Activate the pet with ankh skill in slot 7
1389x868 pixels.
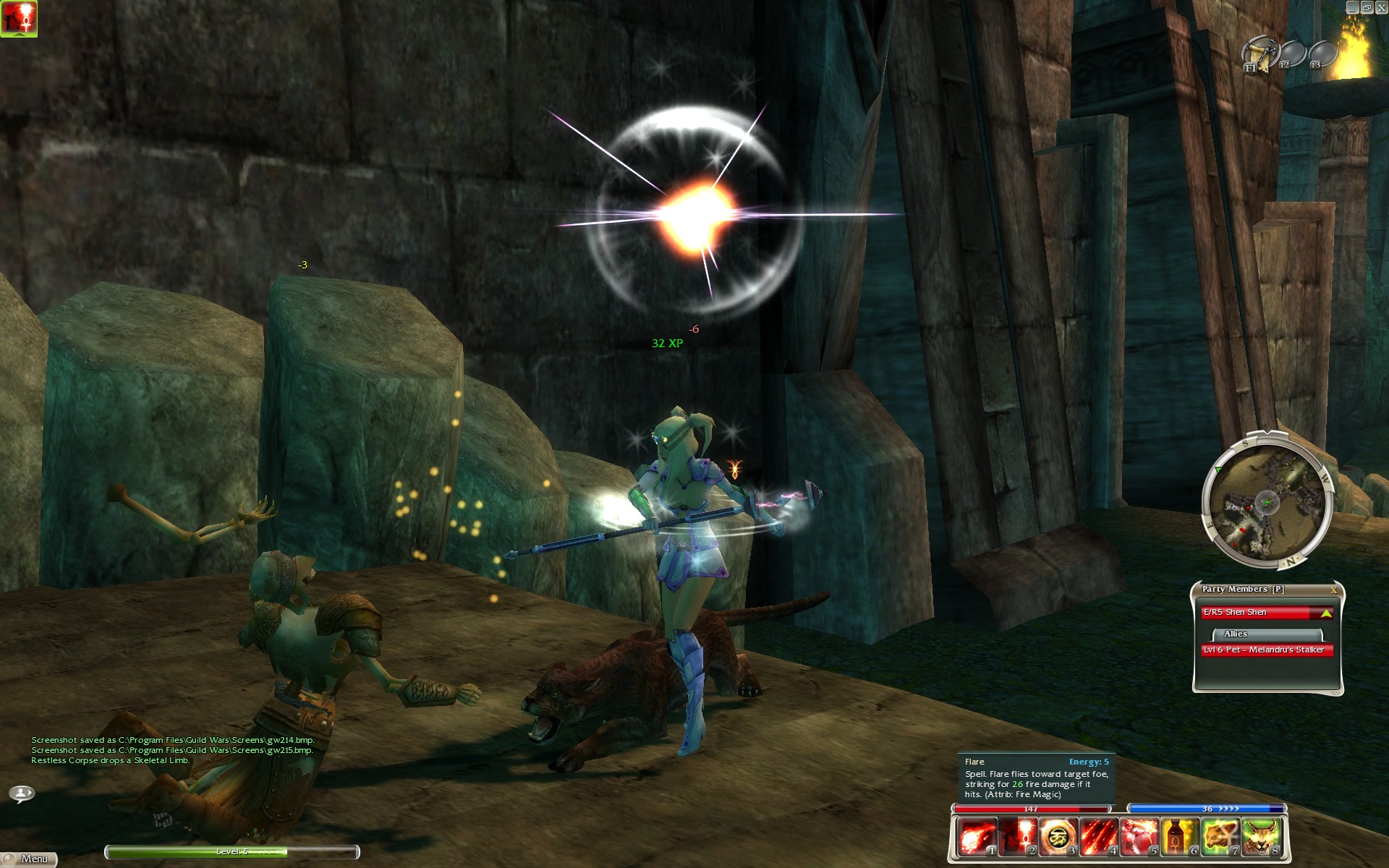point(1220,838)
